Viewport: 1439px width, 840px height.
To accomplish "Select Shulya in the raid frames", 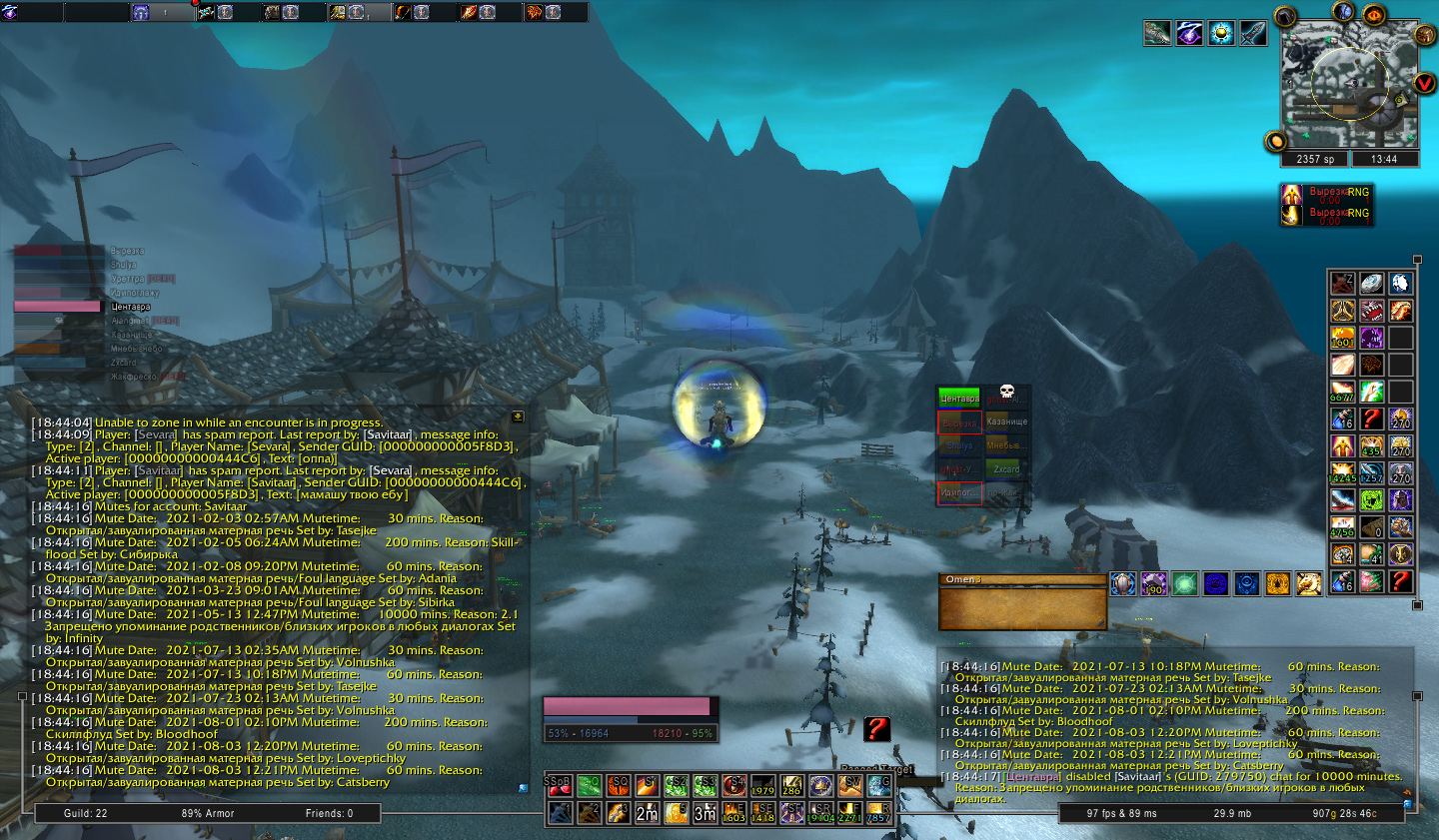I will 959,445.
